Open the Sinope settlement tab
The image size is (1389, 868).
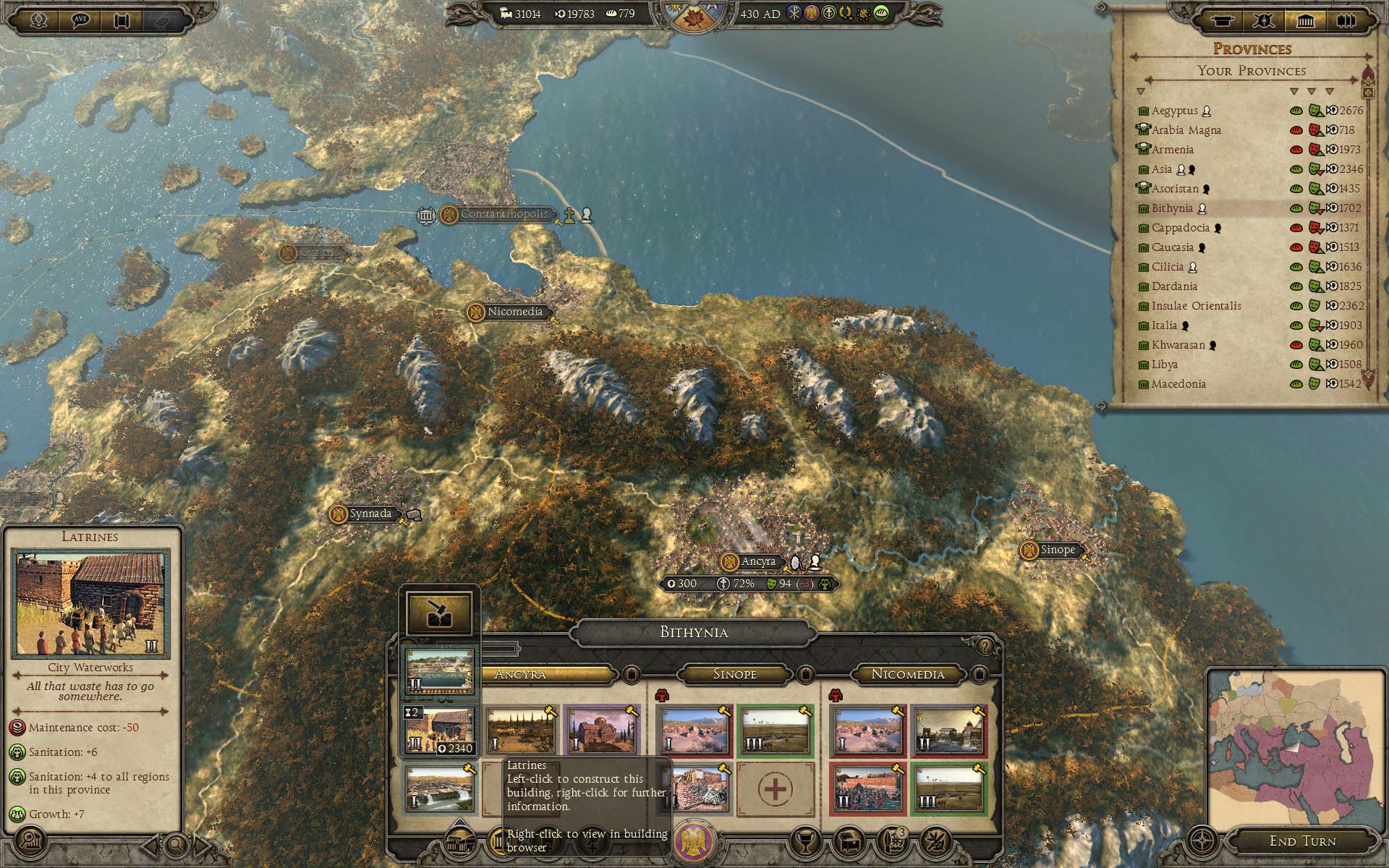(734, 674)
